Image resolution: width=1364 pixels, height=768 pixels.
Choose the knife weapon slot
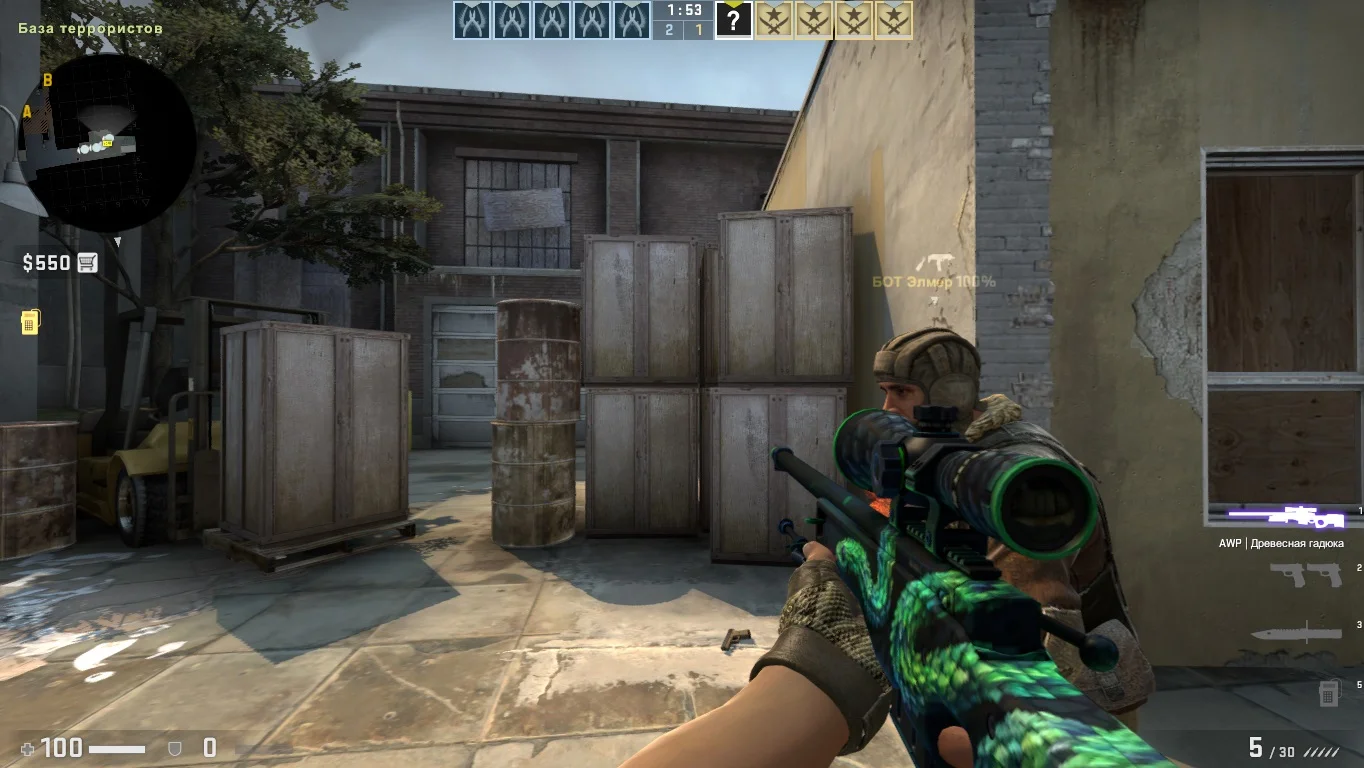coord(1296,632)
